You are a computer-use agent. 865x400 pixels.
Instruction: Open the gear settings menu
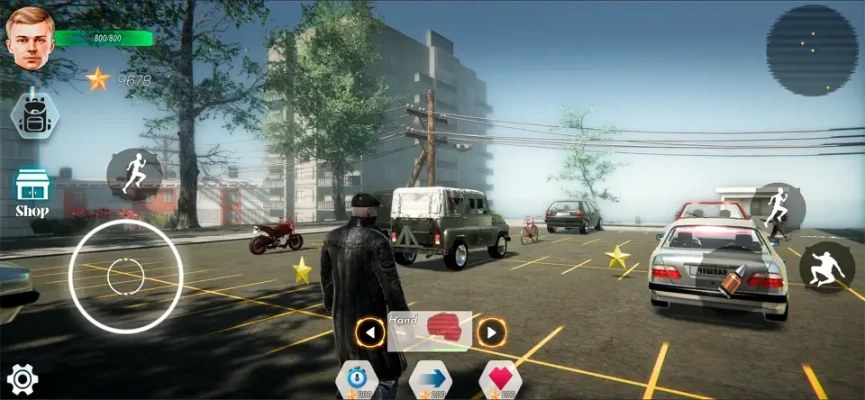coord(22,379)
